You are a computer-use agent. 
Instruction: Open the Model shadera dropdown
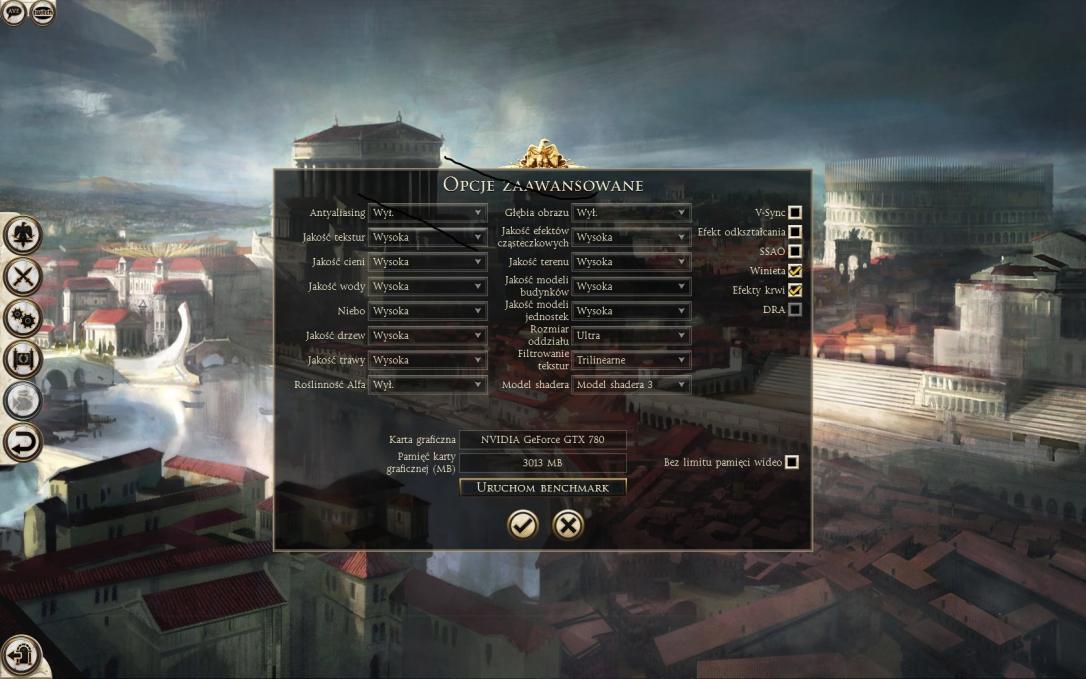click(631, 385)
